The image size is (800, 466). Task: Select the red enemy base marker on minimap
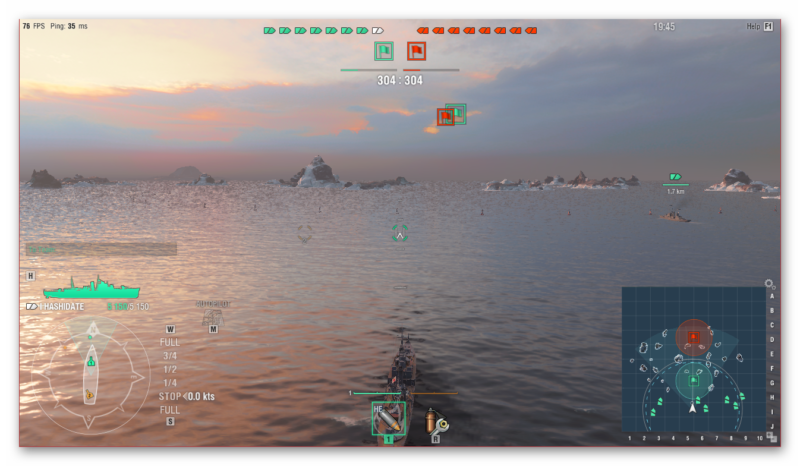pos(693,337)
